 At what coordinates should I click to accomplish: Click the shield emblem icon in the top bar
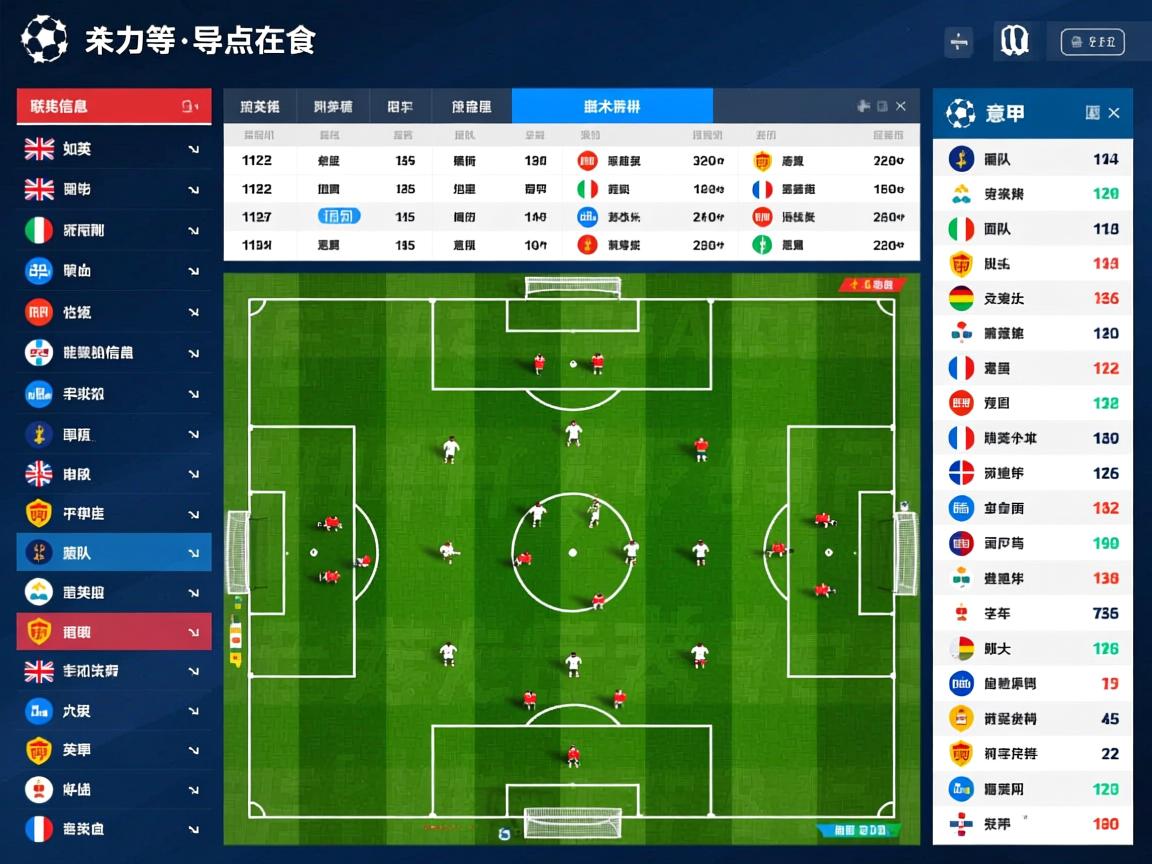point(1014,41)
